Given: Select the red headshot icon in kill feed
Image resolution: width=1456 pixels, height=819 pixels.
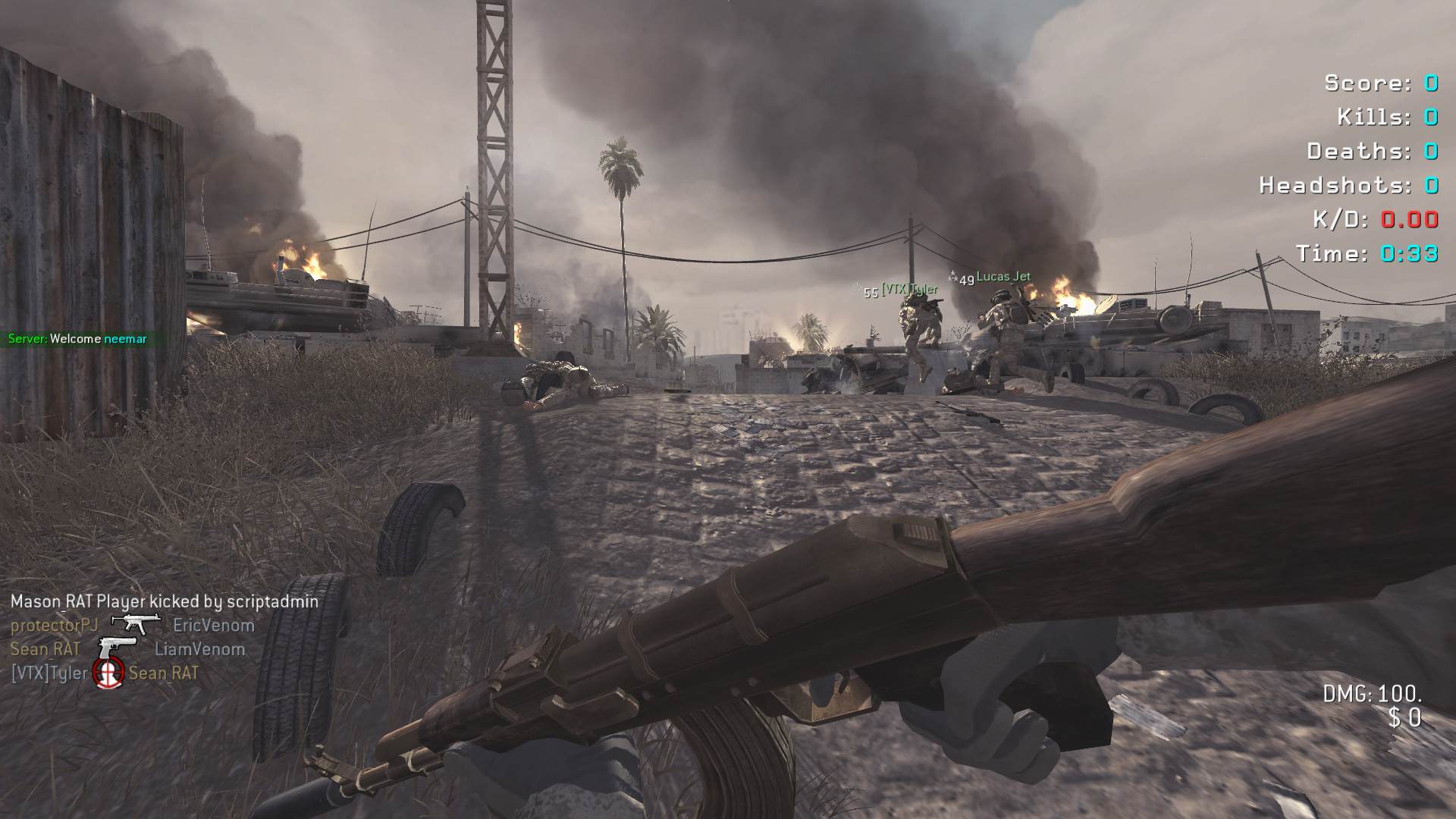Looking at the screenshot, I should click(x=108, y=673).
